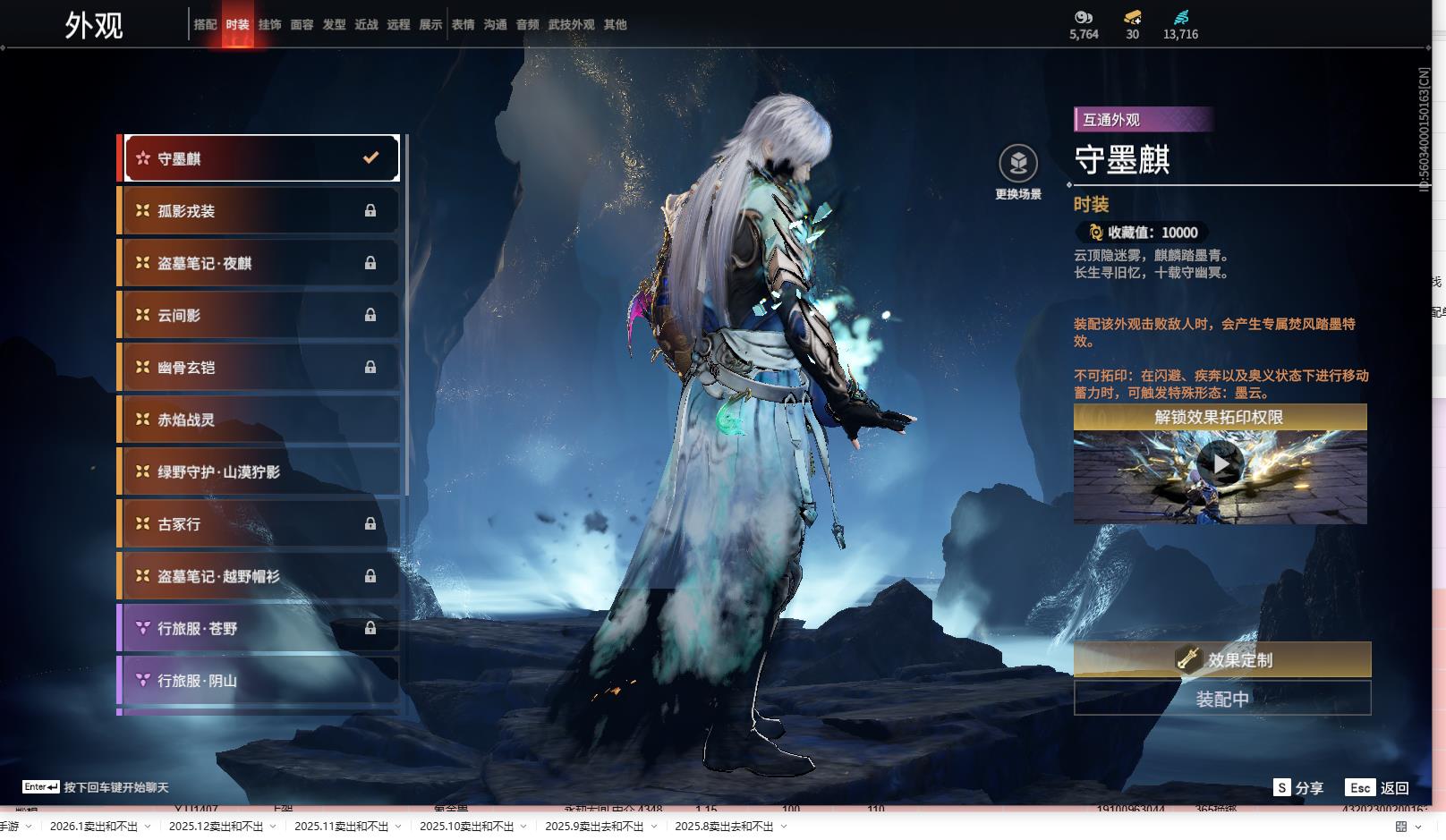The image size is (1446, 840).
Task: Pick the 古冢行 outfit entry
Action: [260, 524]
